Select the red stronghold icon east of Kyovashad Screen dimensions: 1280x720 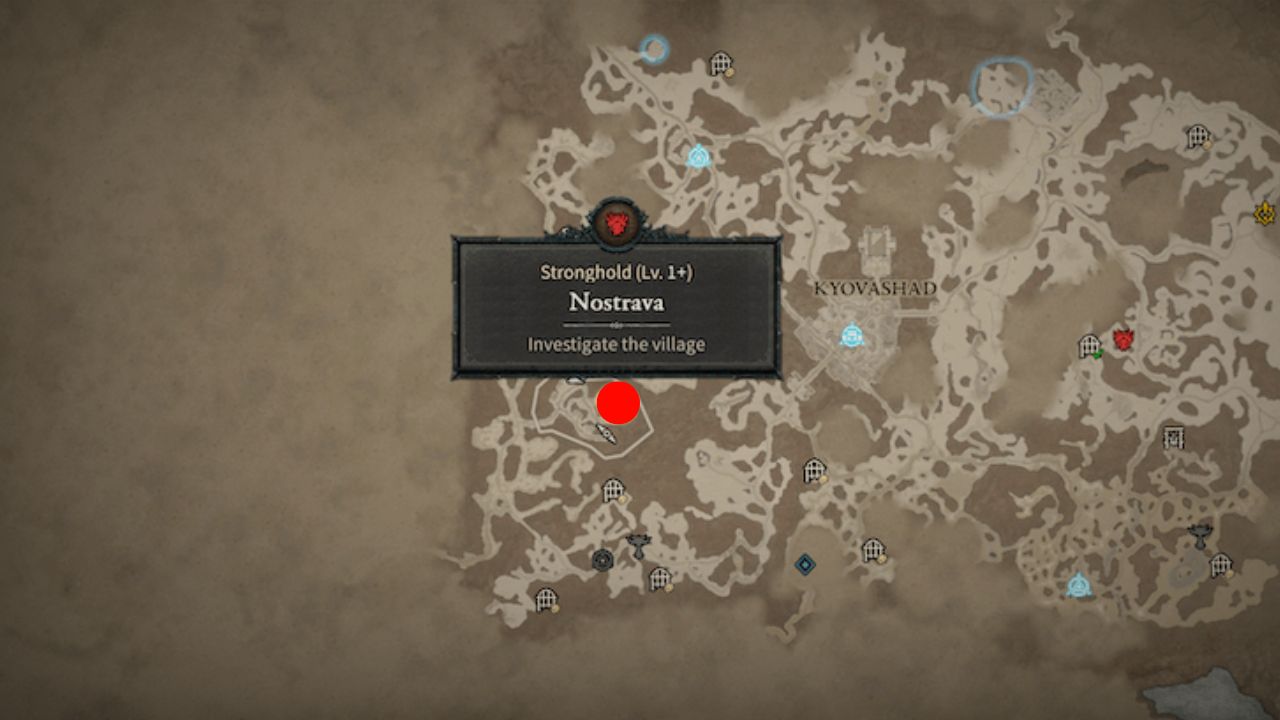coord(1124,340)
